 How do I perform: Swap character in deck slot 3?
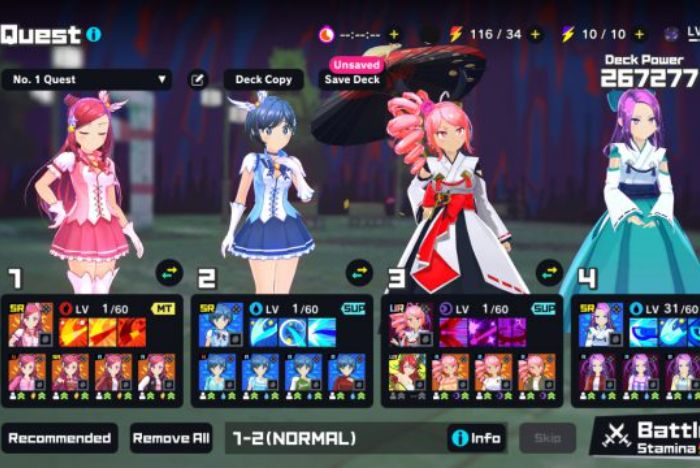548,271
